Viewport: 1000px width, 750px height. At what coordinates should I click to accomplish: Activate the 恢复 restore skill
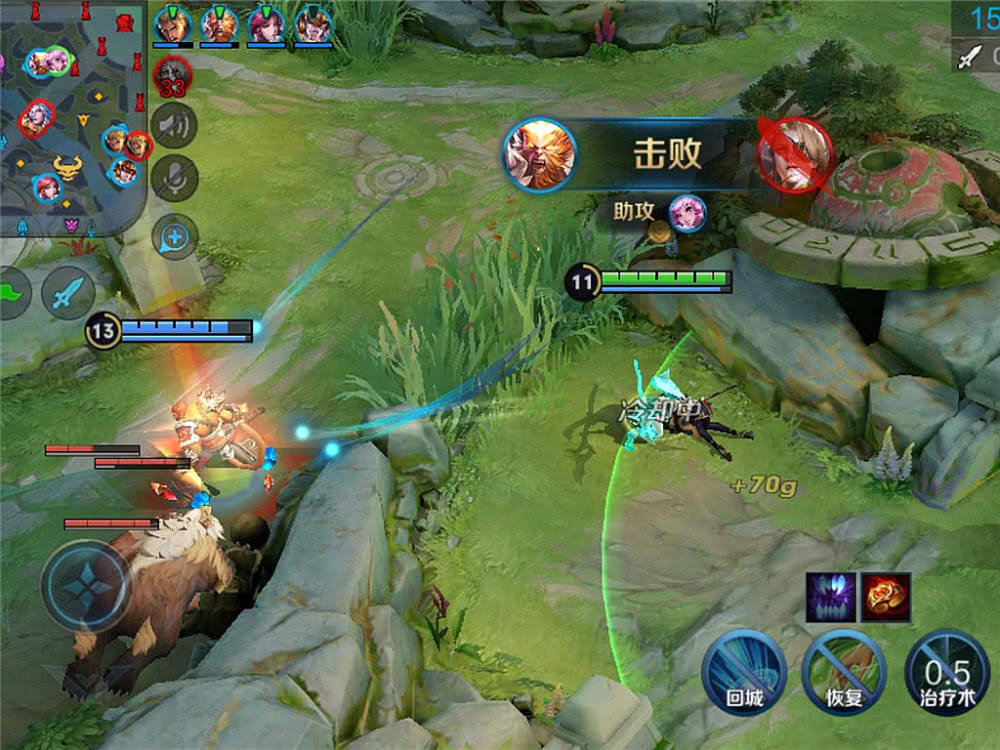pos(843,670)
